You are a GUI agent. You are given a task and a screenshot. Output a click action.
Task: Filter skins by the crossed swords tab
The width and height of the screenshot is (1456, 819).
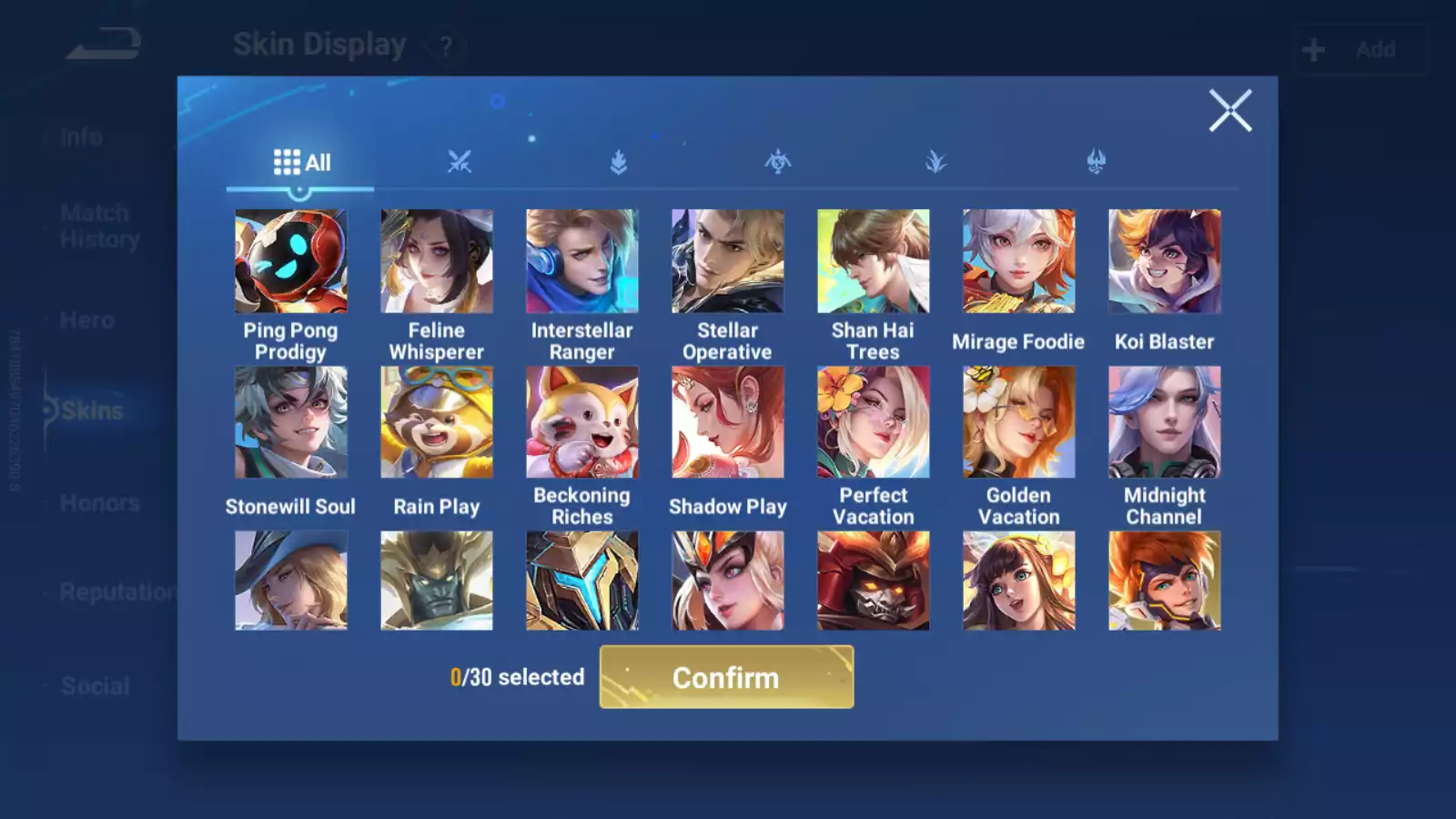[460, 163]
